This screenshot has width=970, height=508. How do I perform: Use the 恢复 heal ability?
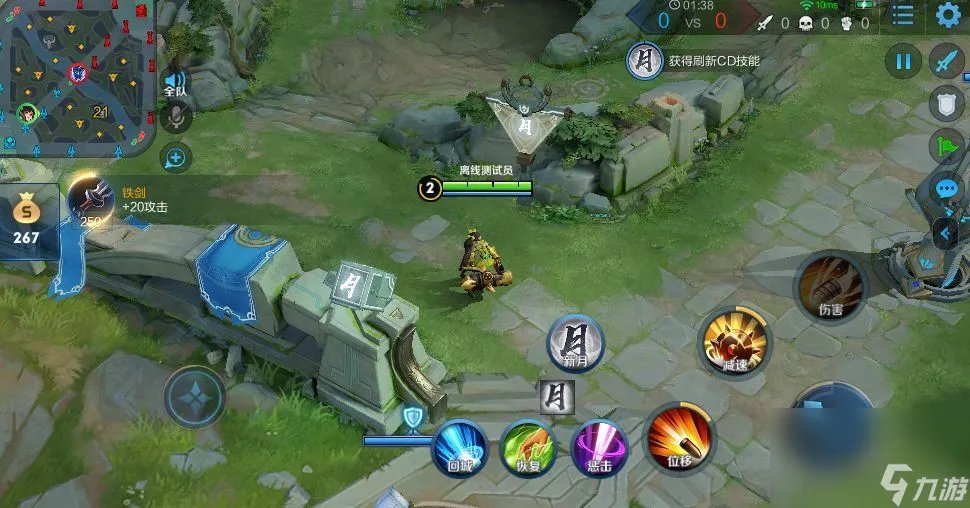[528, 447]
